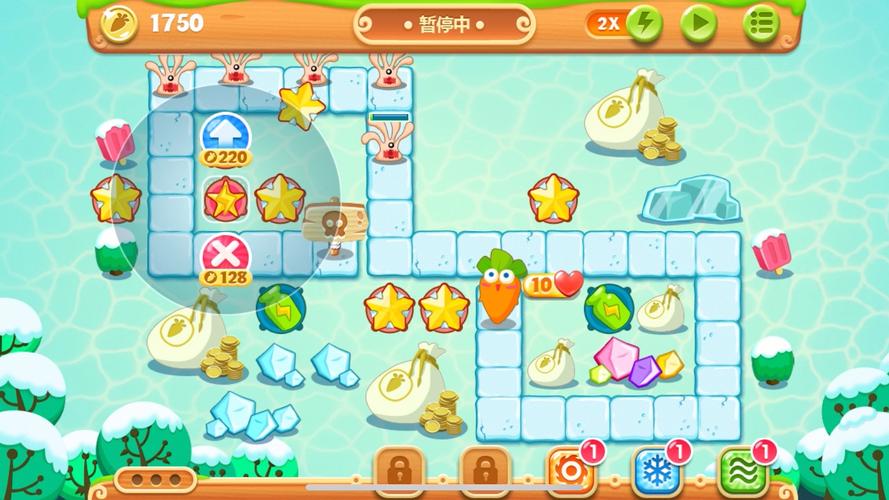
Task: Resume the game with the play button
Action: (x=699, y=23)
